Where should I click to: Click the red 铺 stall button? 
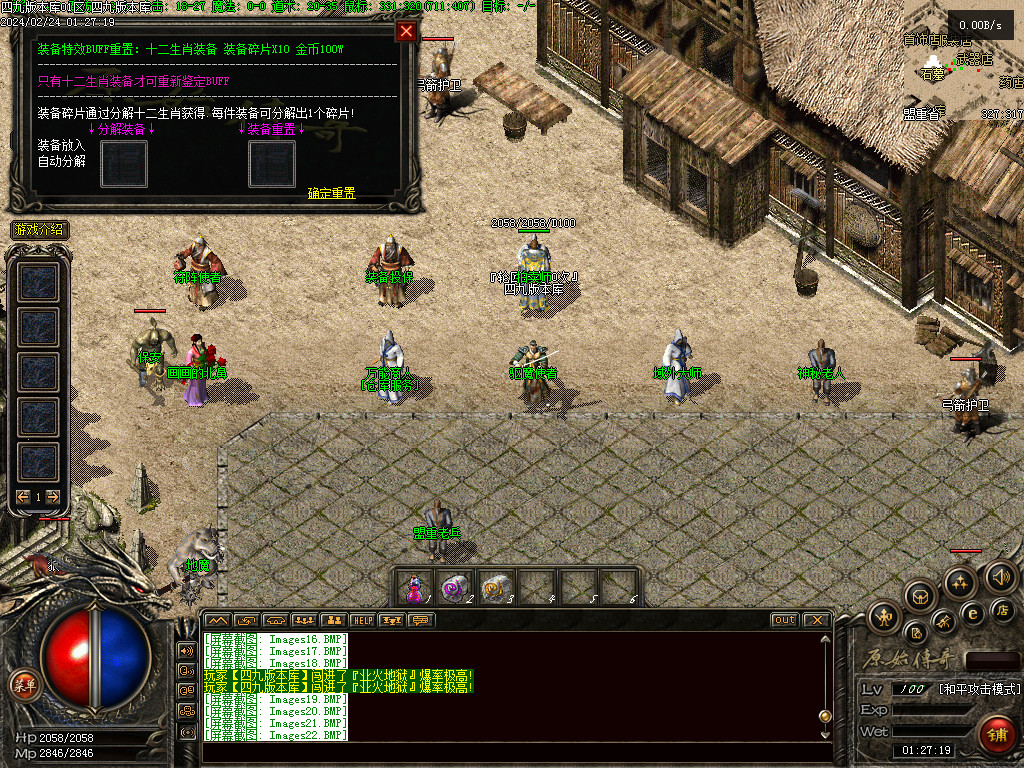click(996, 734)
